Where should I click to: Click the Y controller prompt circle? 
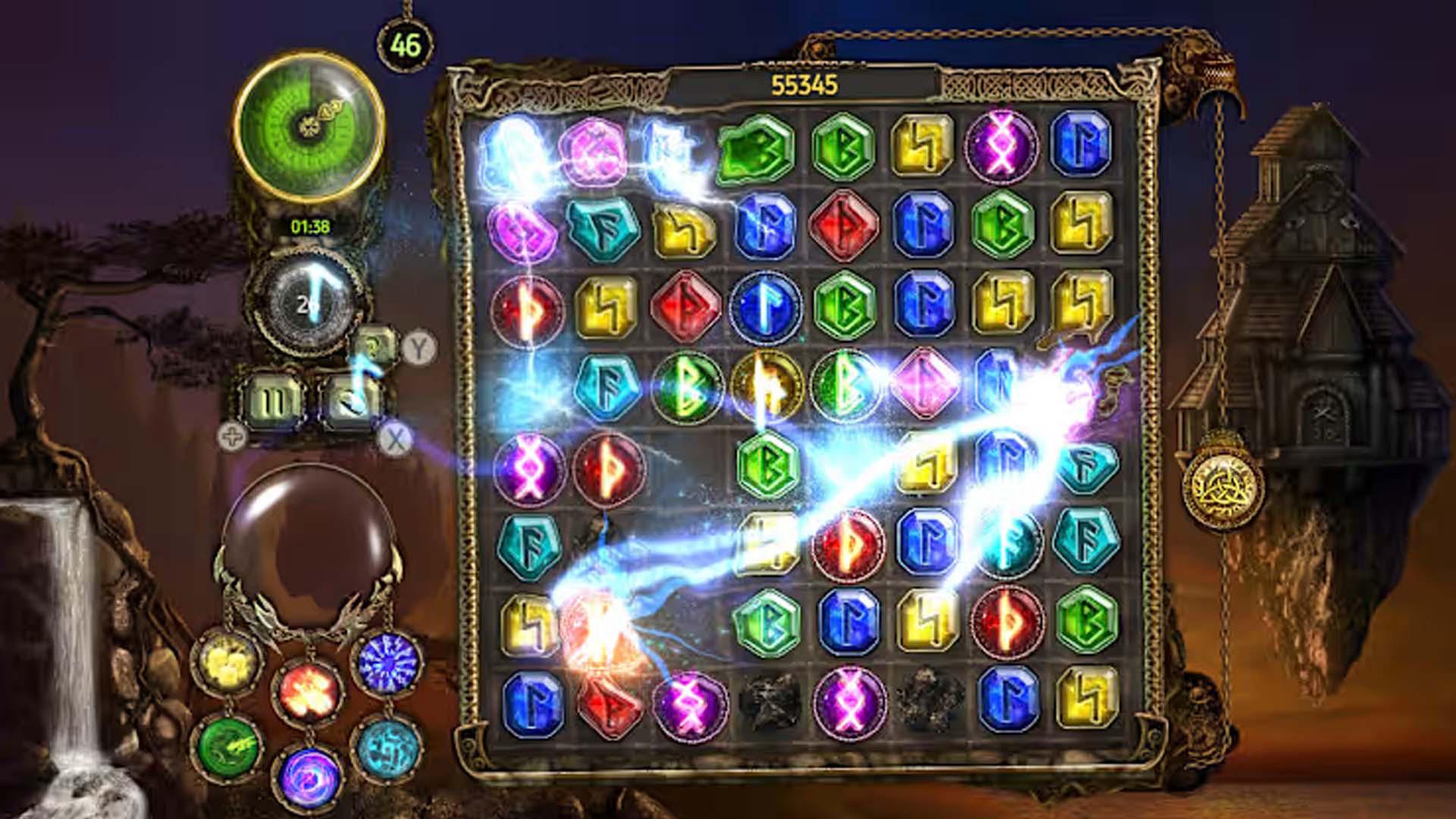pyautogui.click(x=418, y=347)
